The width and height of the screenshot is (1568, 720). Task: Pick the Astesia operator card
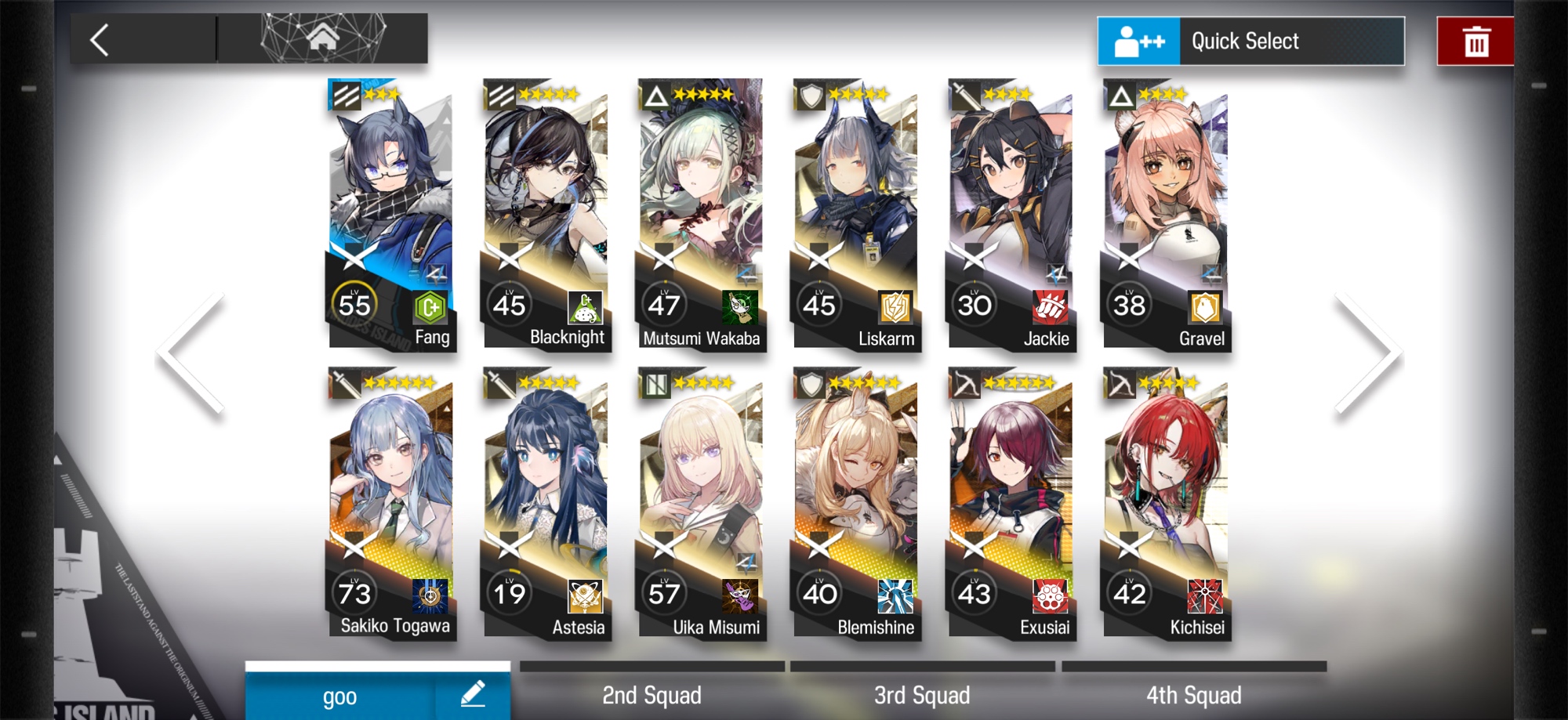click(x=545, y=501)
